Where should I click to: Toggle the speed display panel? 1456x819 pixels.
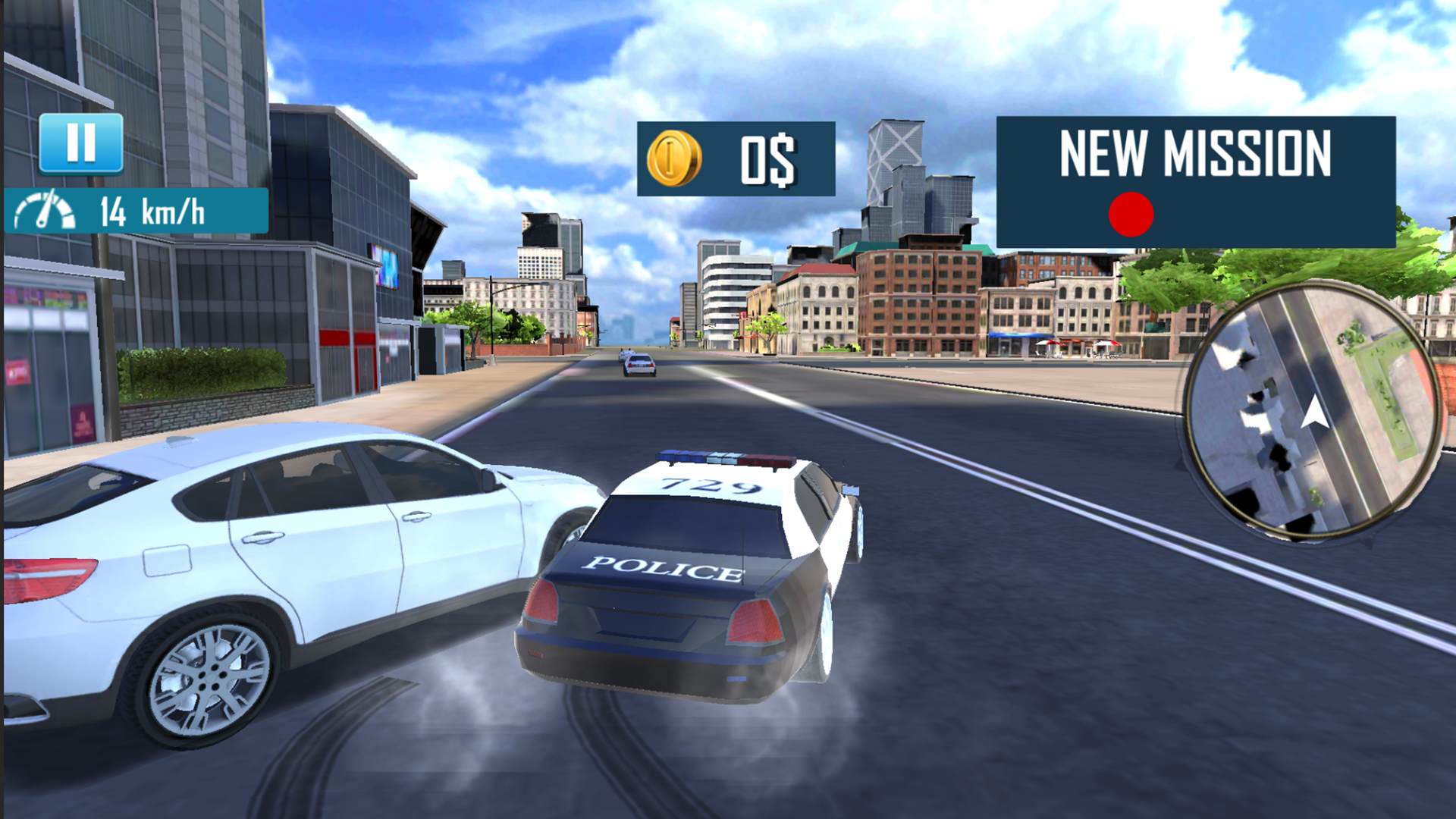tap(136, 211)
